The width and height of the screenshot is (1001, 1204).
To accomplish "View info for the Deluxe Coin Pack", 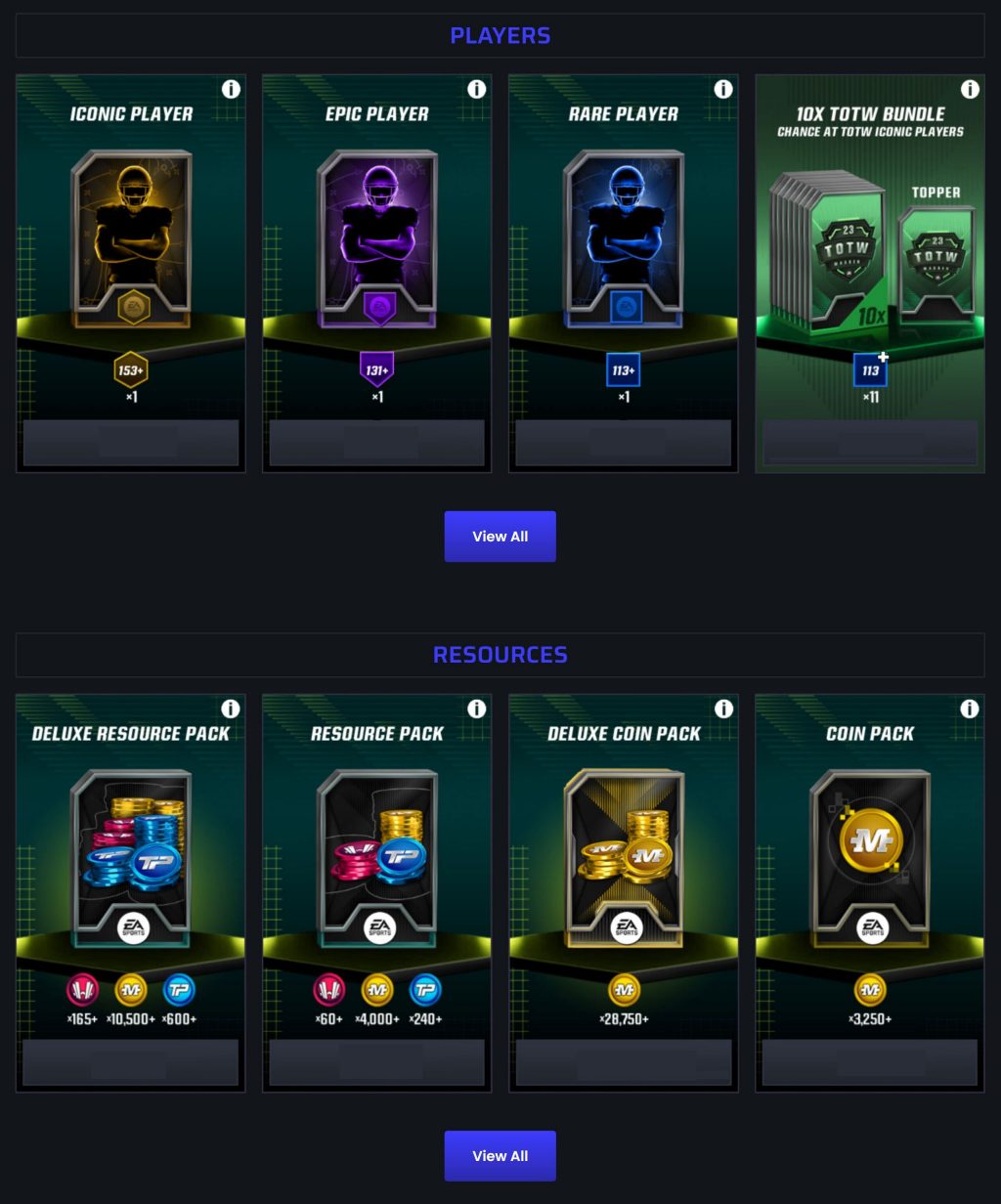I will (723, 709).
